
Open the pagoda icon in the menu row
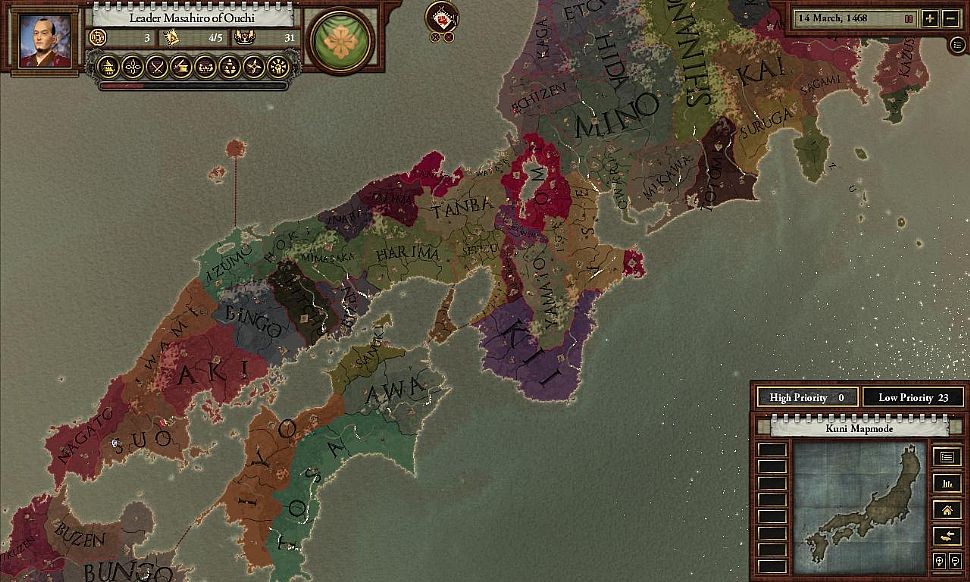[107, 67]
